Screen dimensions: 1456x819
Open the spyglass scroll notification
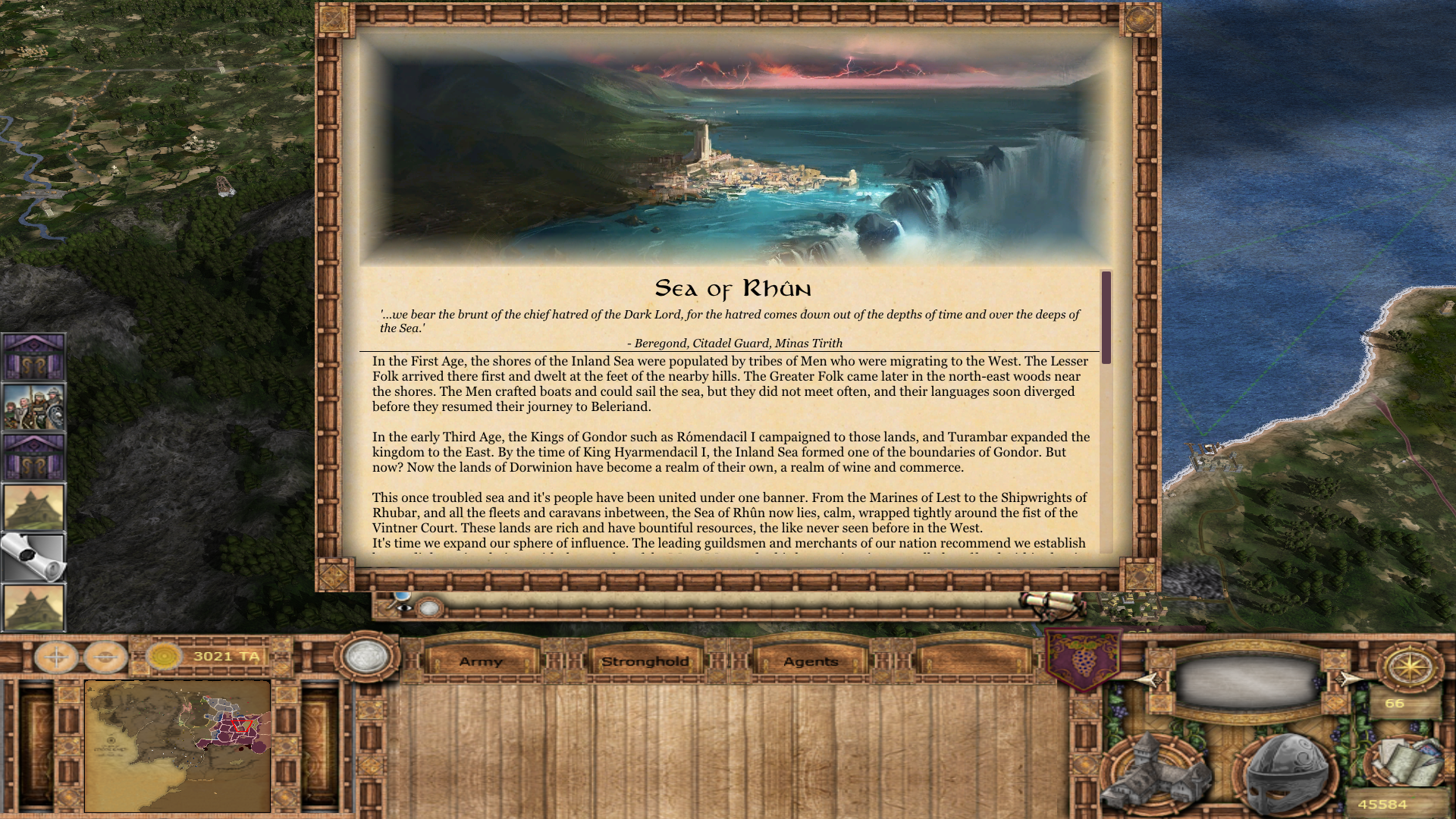point(33,557)
